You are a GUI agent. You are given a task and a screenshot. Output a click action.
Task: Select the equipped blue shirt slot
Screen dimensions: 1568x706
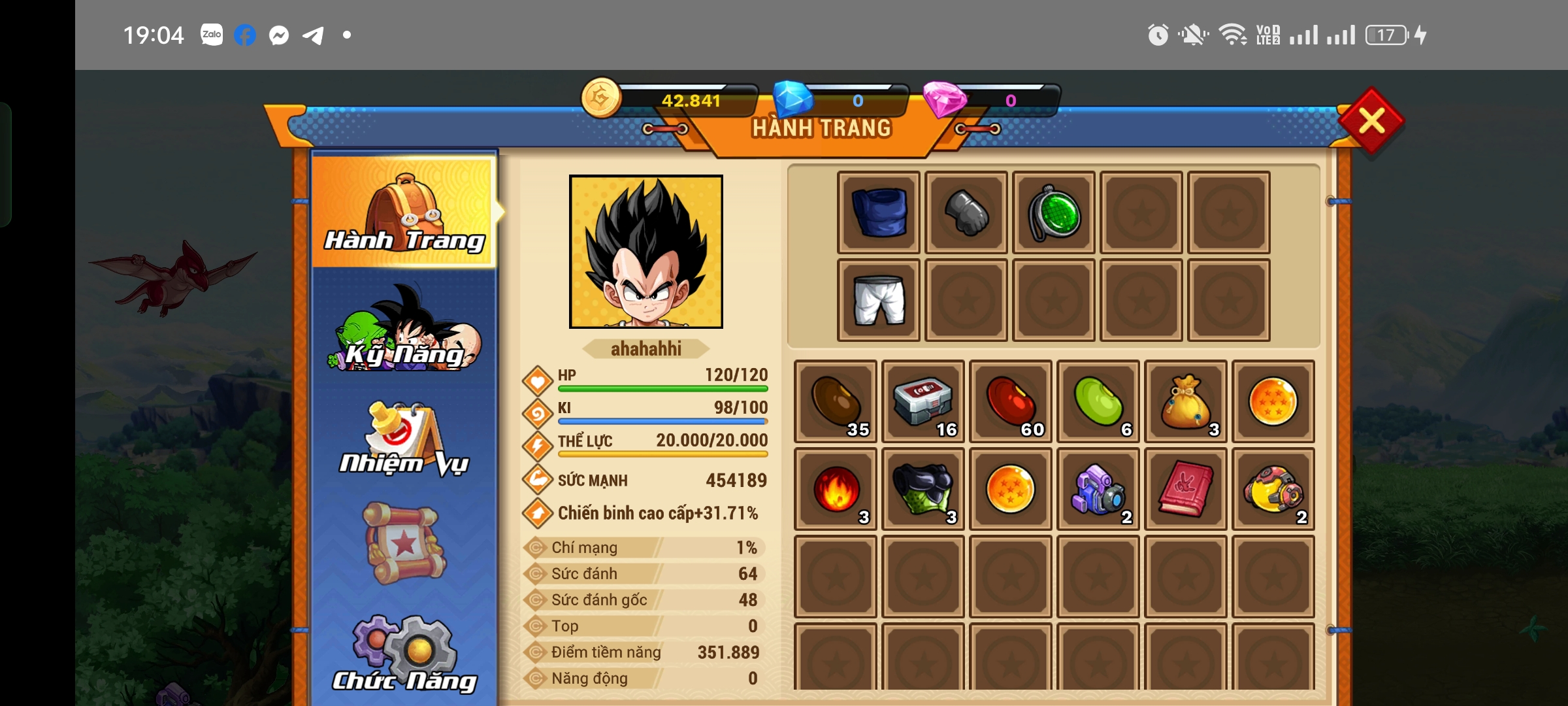[879, 212]
